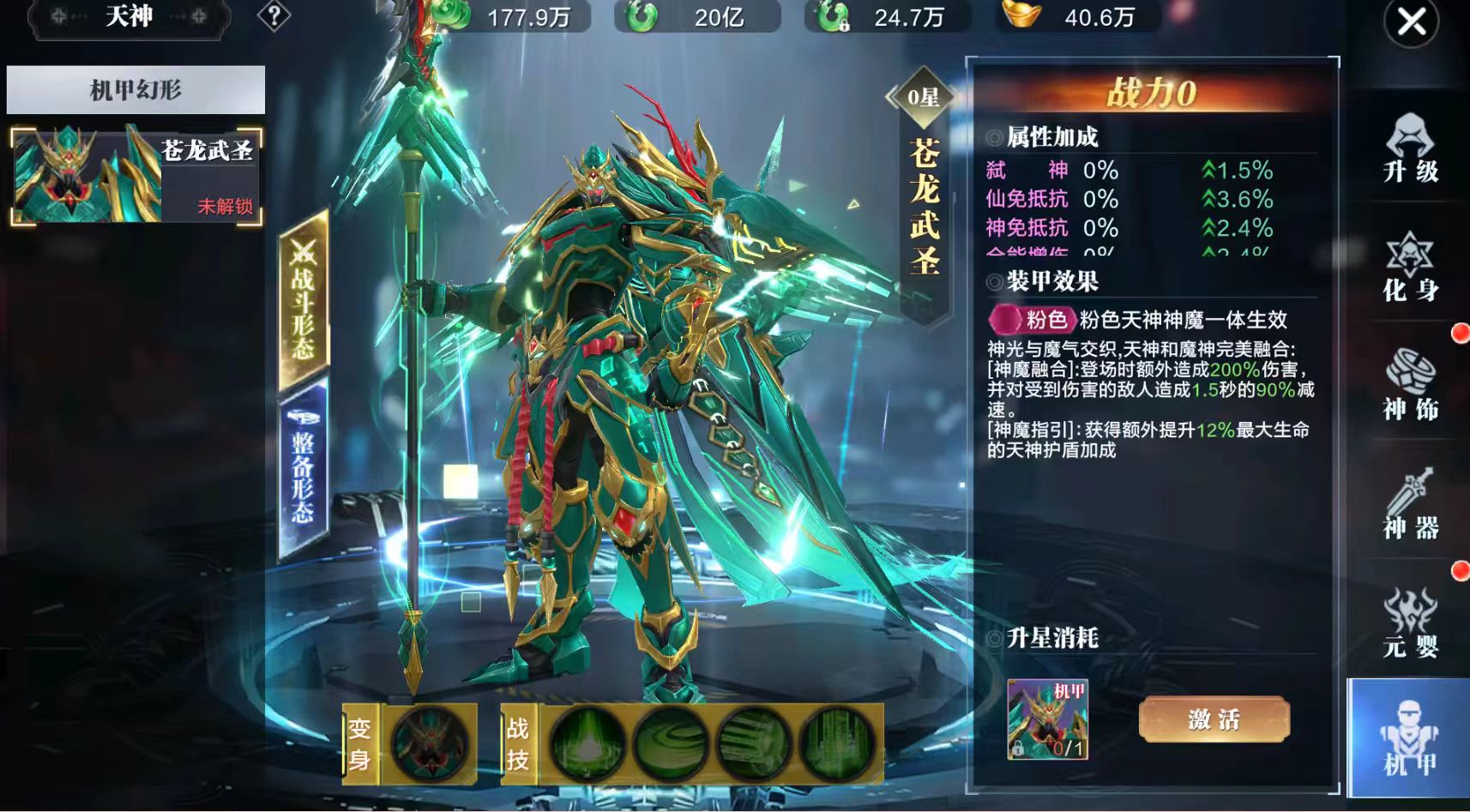The width and height of the screenshot is (1470, 812).
Task: Close the mecha screen with the X
Action: 1411,23
